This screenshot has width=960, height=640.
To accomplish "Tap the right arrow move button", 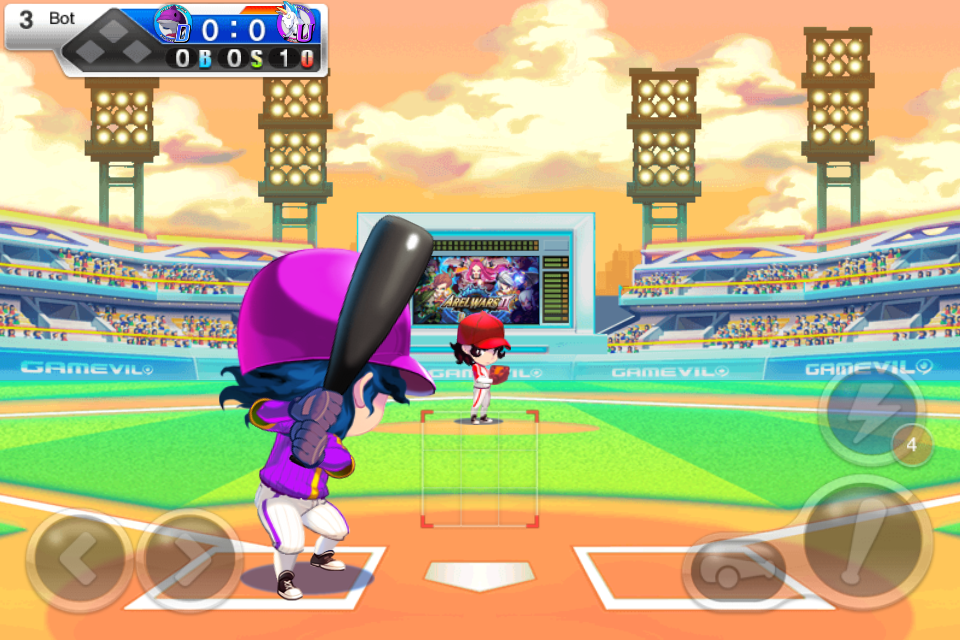I will pyautogui.click(x=189, y=560).
